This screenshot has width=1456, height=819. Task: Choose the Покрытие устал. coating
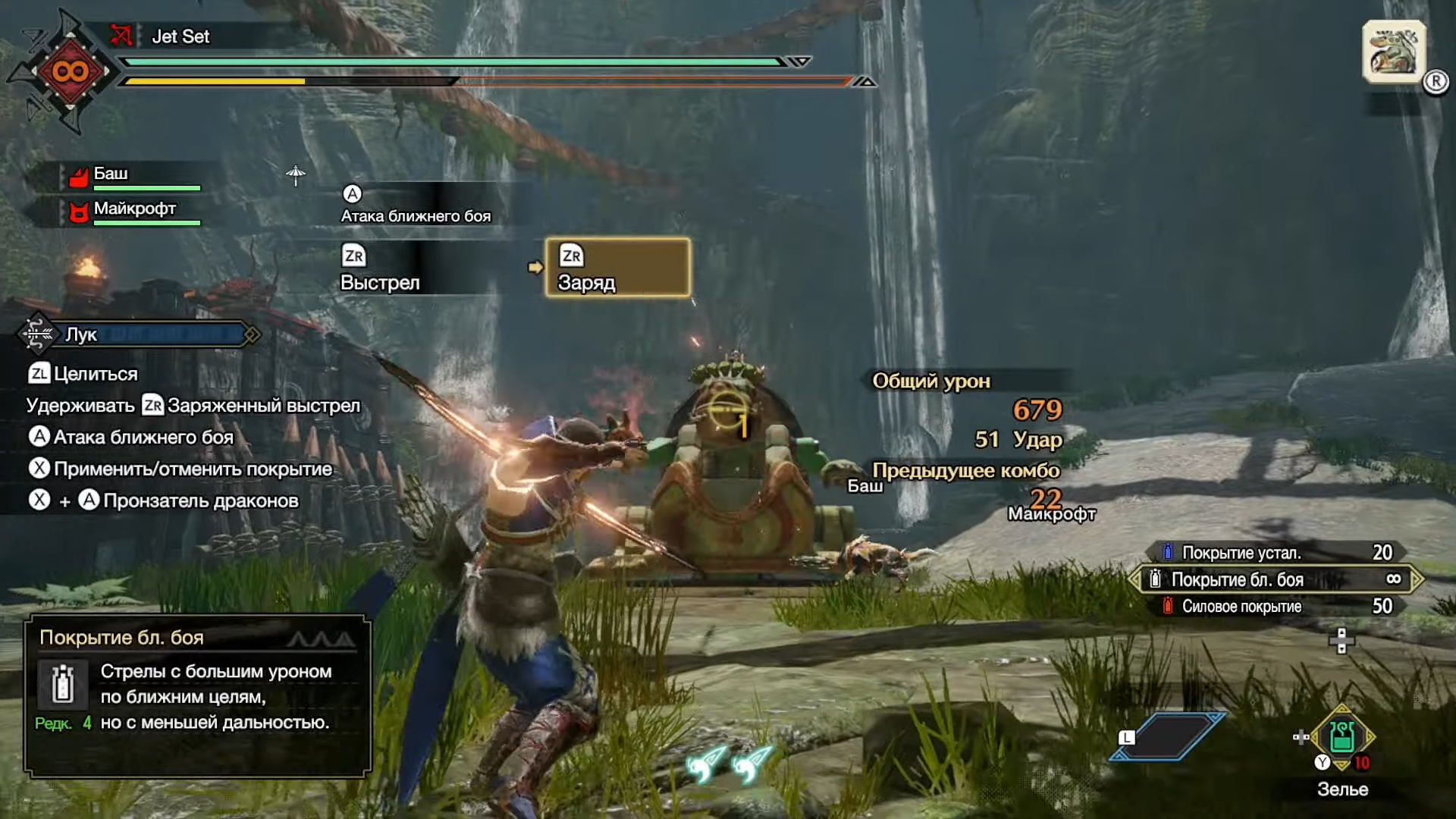coord(1276,553)
